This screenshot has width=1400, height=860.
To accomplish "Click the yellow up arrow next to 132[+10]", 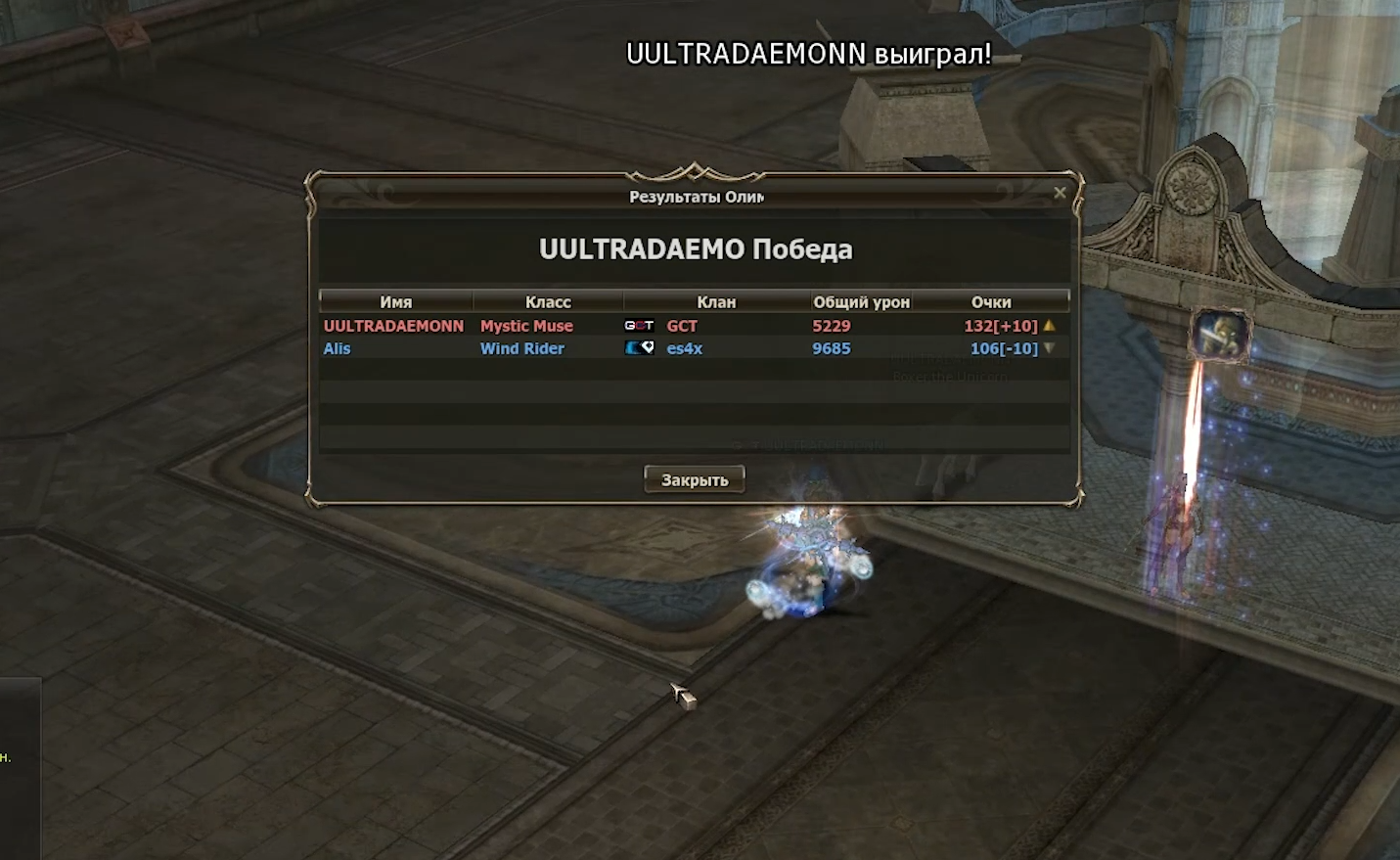I will click(1048, 326).
